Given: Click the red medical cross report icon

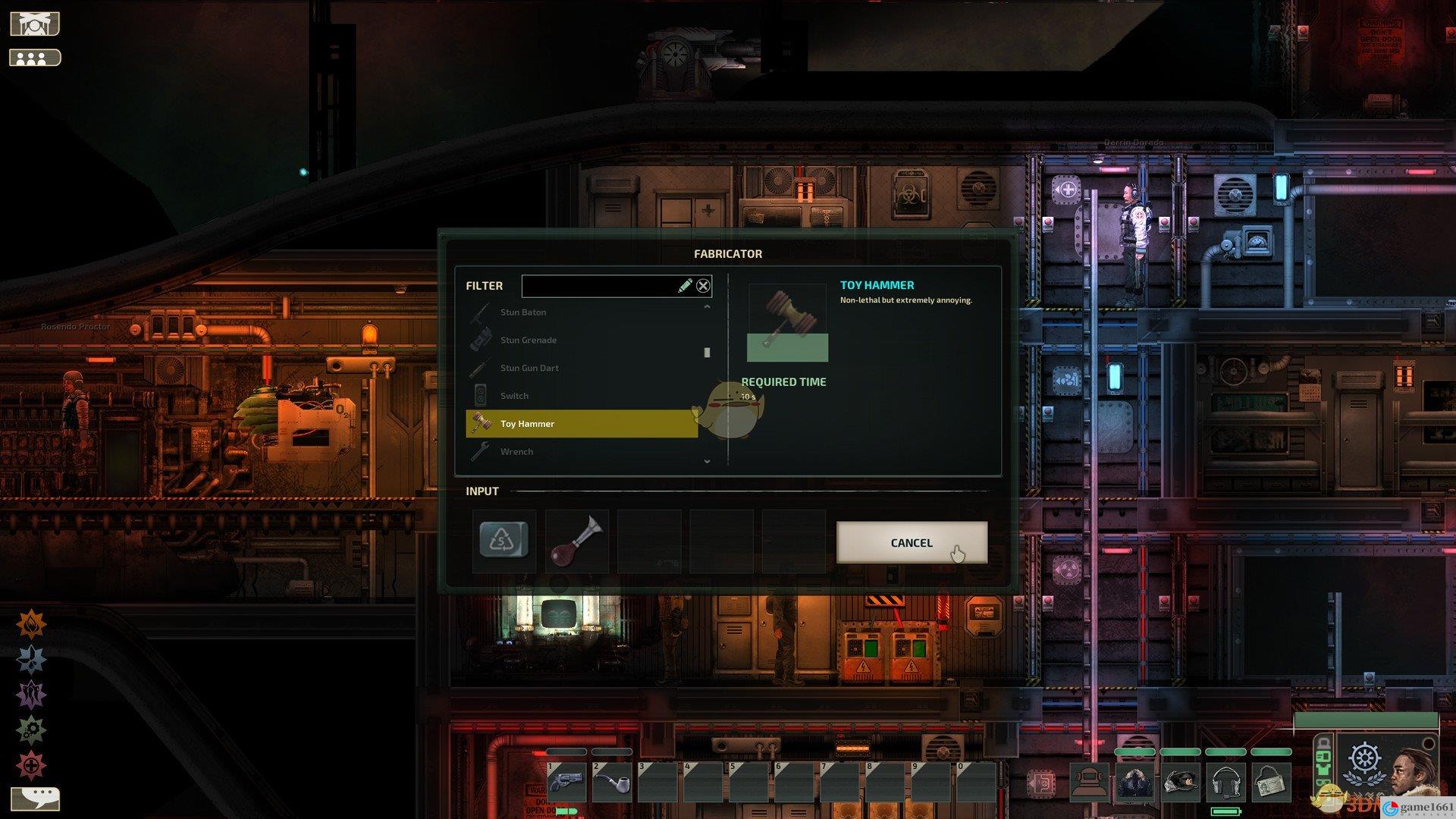Looking at the screenshot, I should pos(31,766).
